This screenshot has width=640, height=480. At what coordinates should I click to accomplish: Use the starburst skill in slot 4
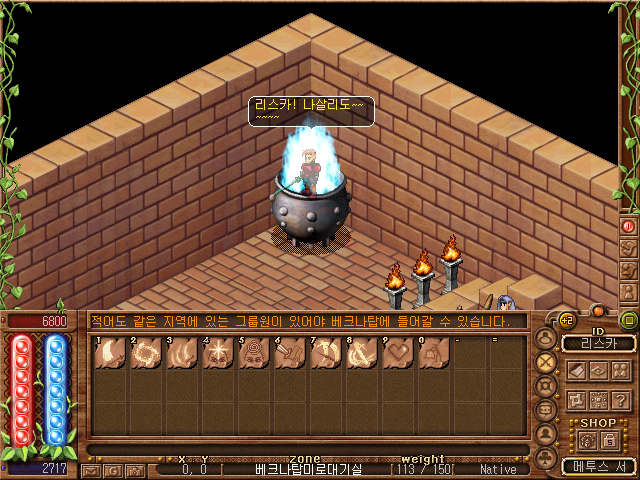(216, 356)
